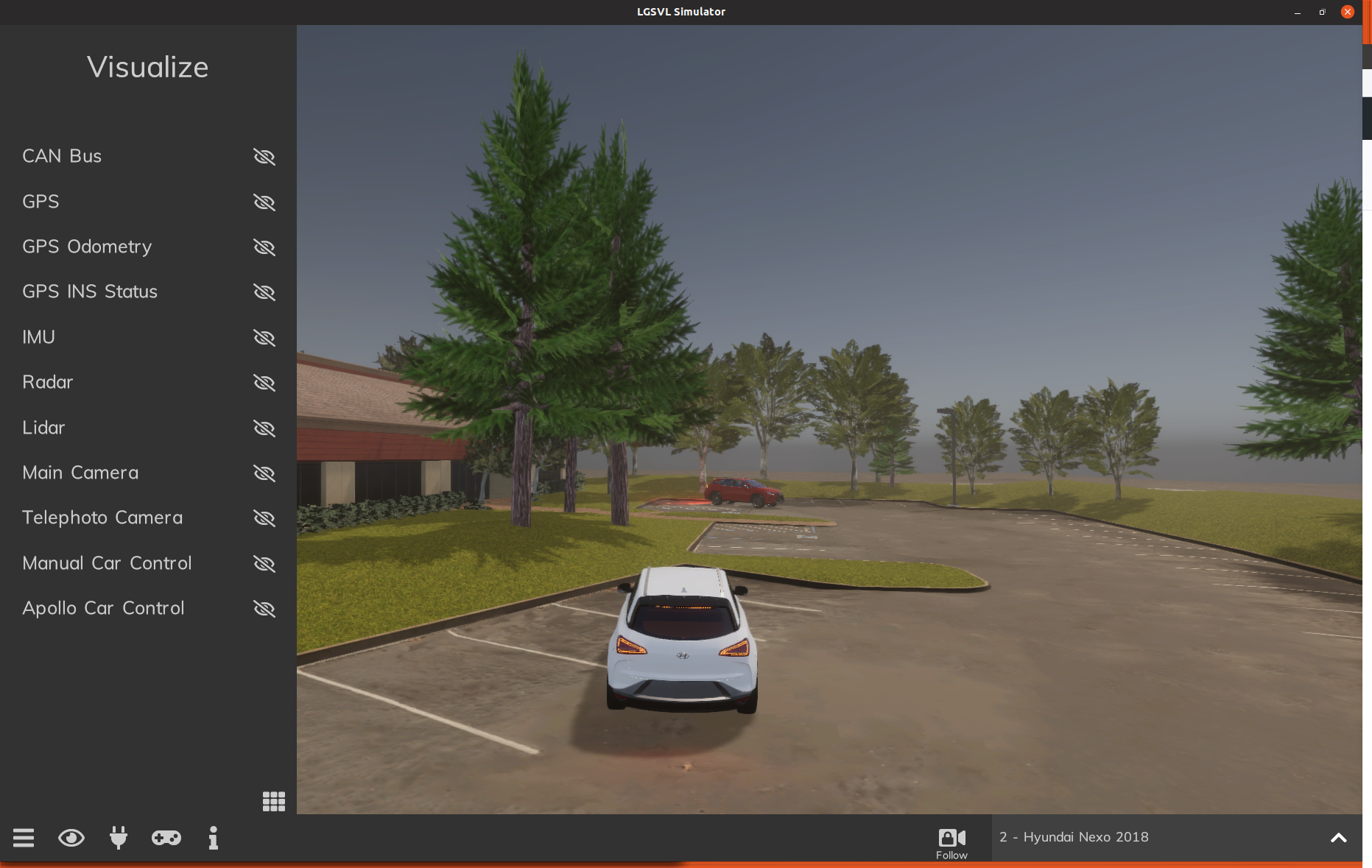Open the gamepad controls panel
Screen dimensions: 1372x868
click(x=166, y=838)
